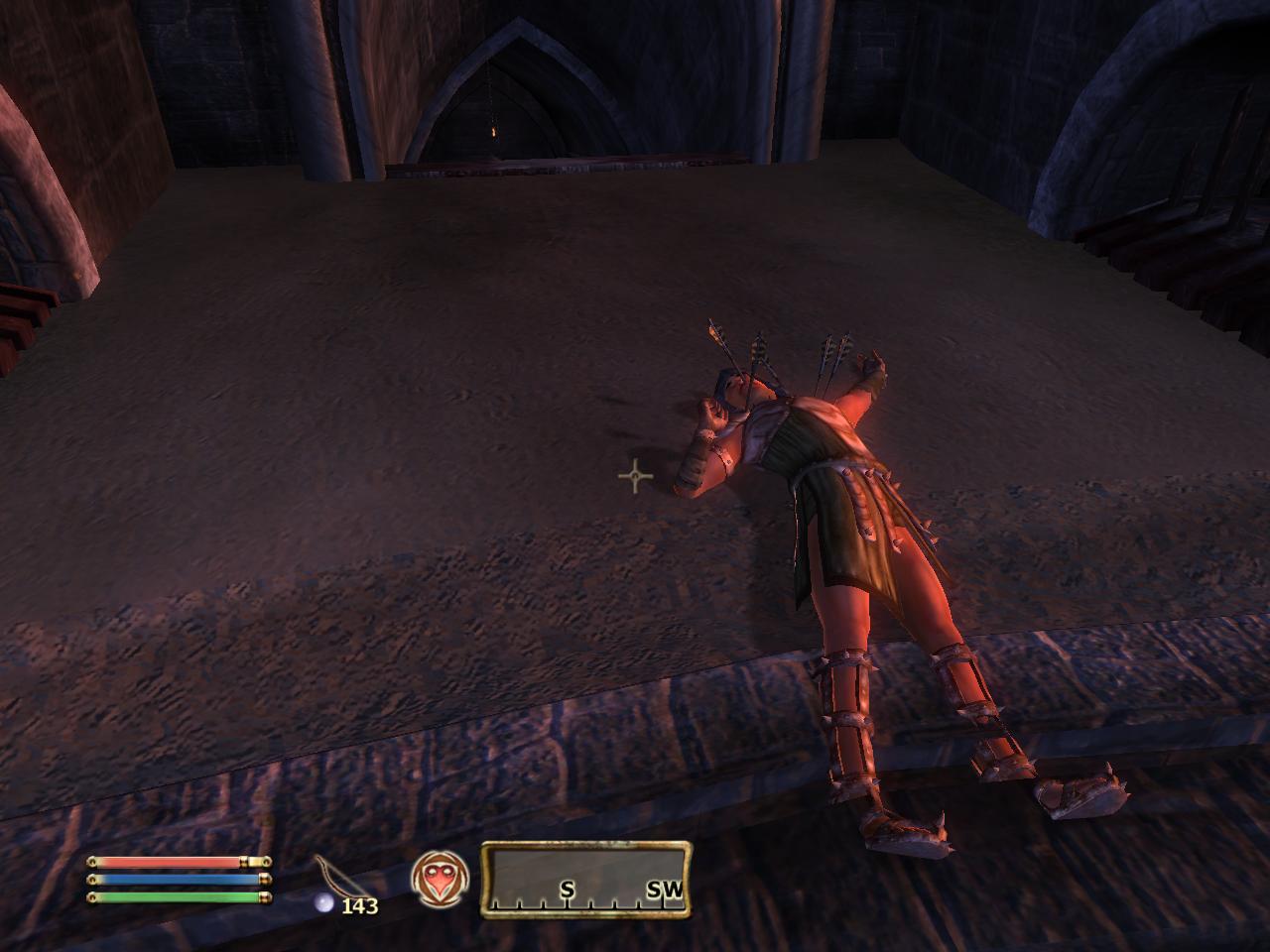This screenshot has width=1270, height=952.
Task: Click the compass direction bar
Action: click(x=586, y=879)
